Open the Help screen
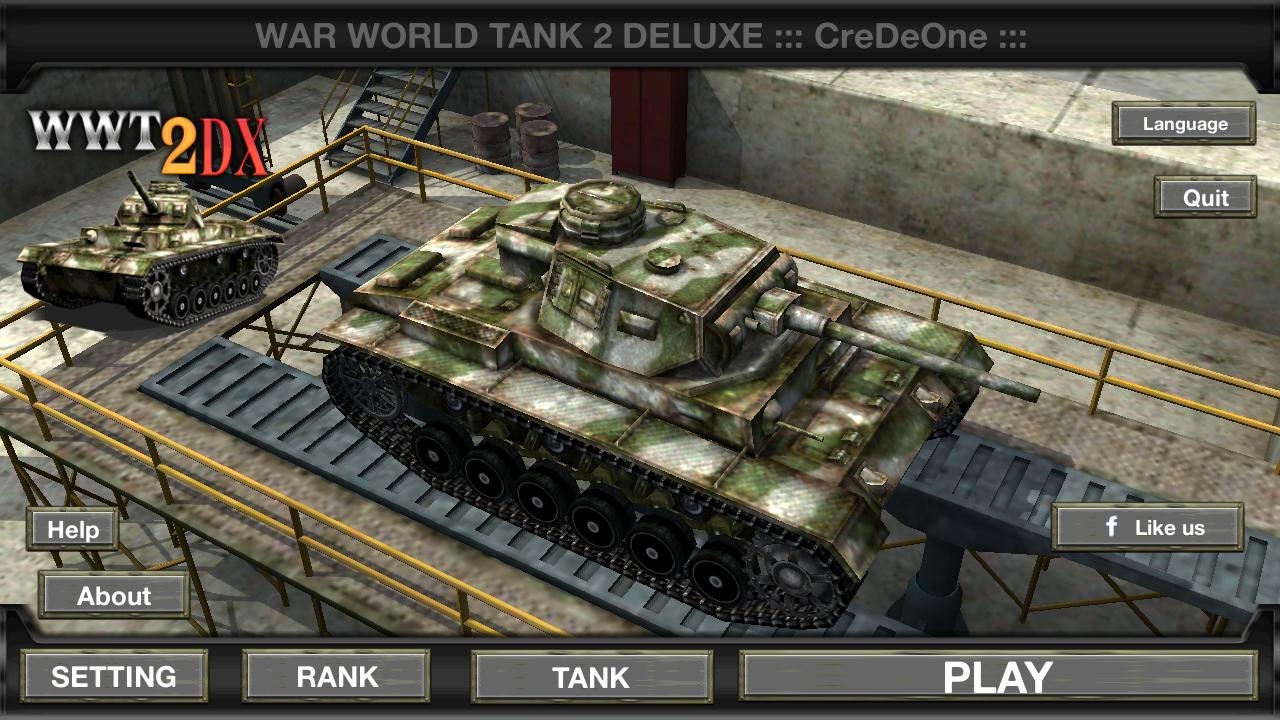1280x720 pixels. coord(74,530)
